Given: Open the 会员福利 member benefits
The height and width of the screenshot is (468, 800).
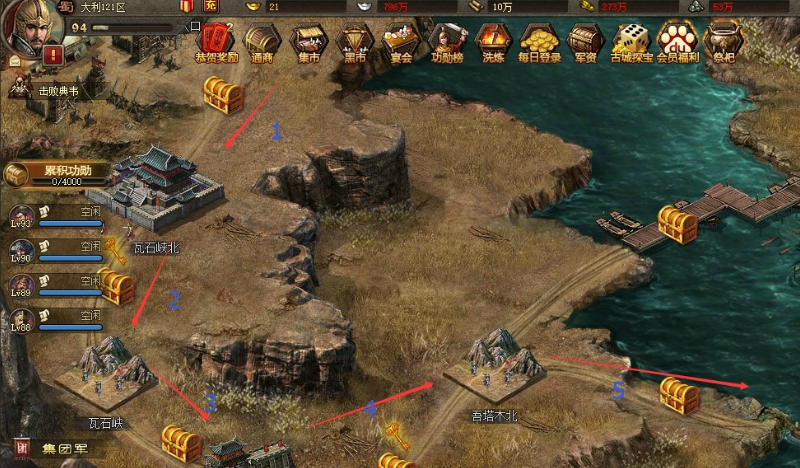Looking at the screenshot, I should [676, 42].
